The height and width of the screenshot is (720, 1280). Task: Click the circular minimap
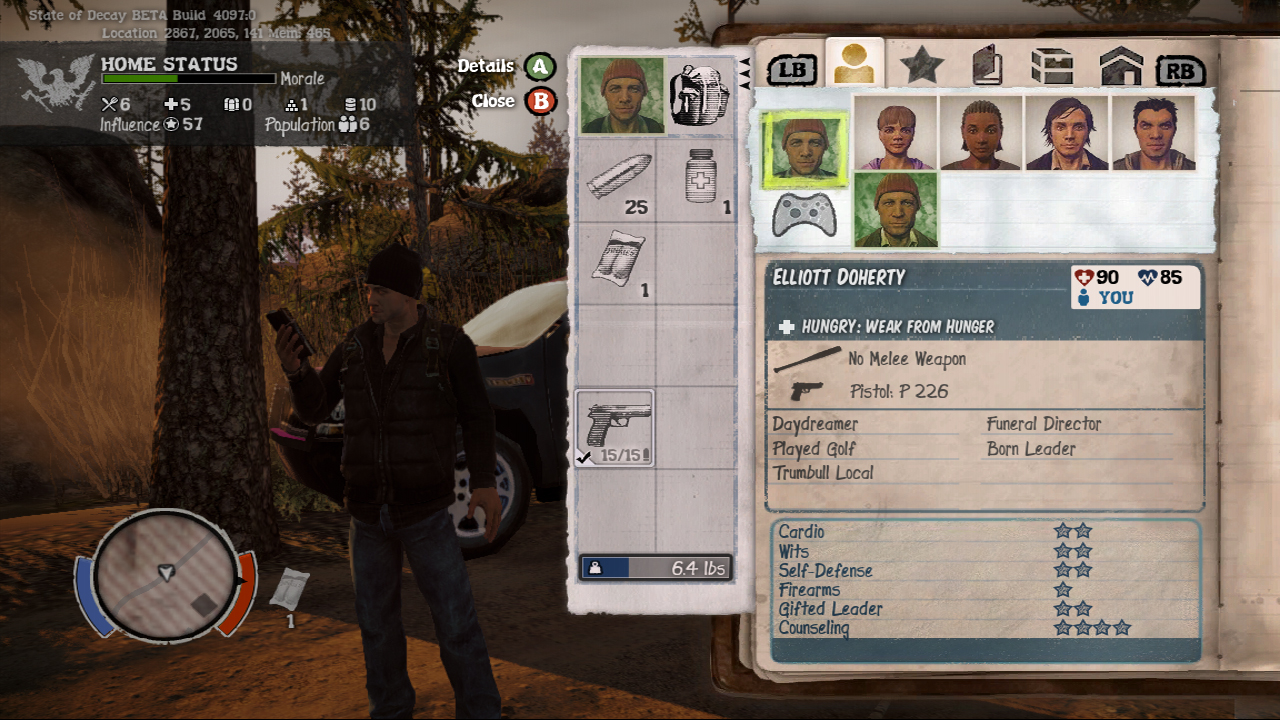point(167,574)
